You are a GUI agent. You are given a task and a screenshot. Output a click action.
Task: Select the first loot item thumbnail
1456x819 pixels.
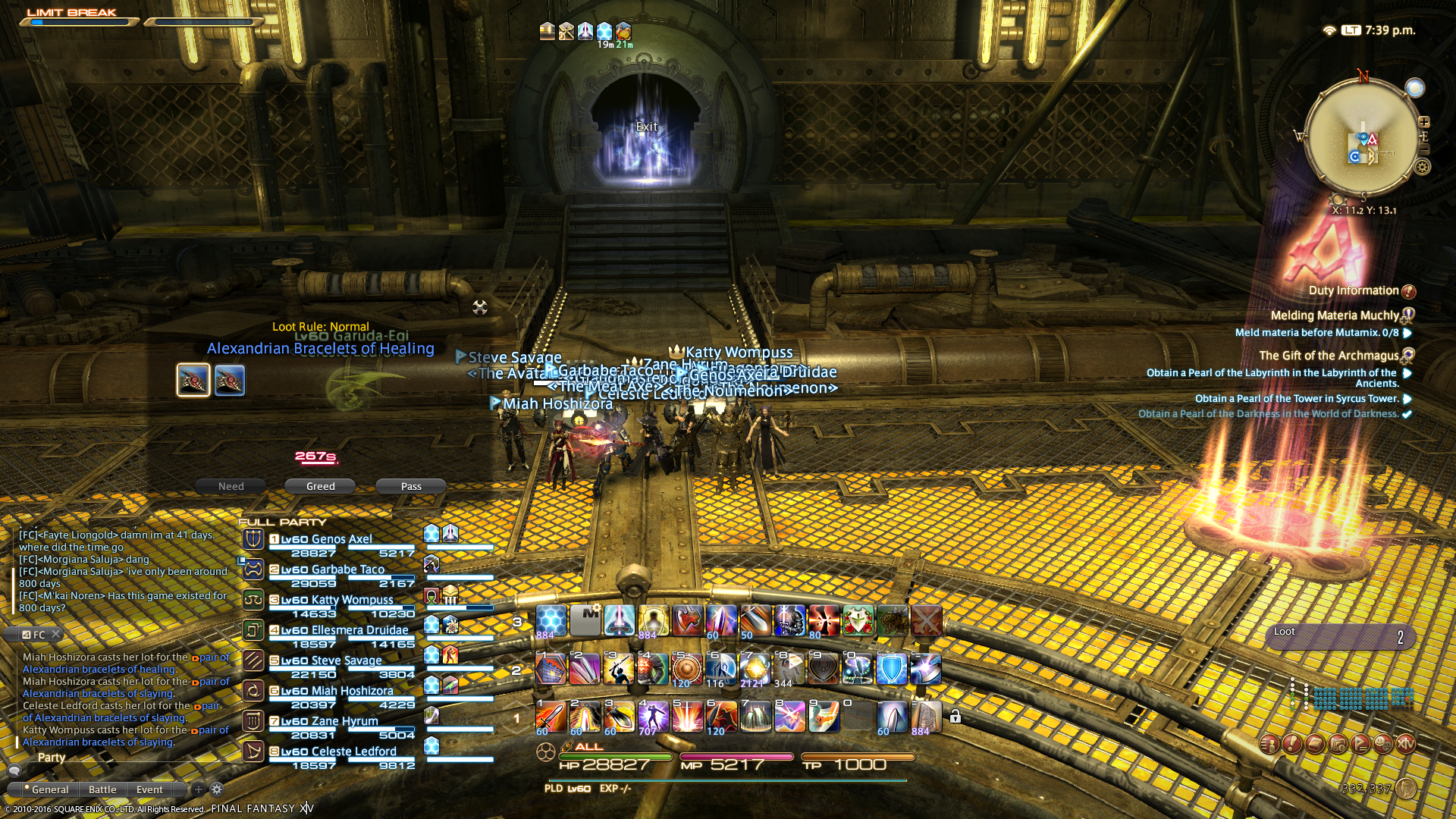tap(193, 380)
